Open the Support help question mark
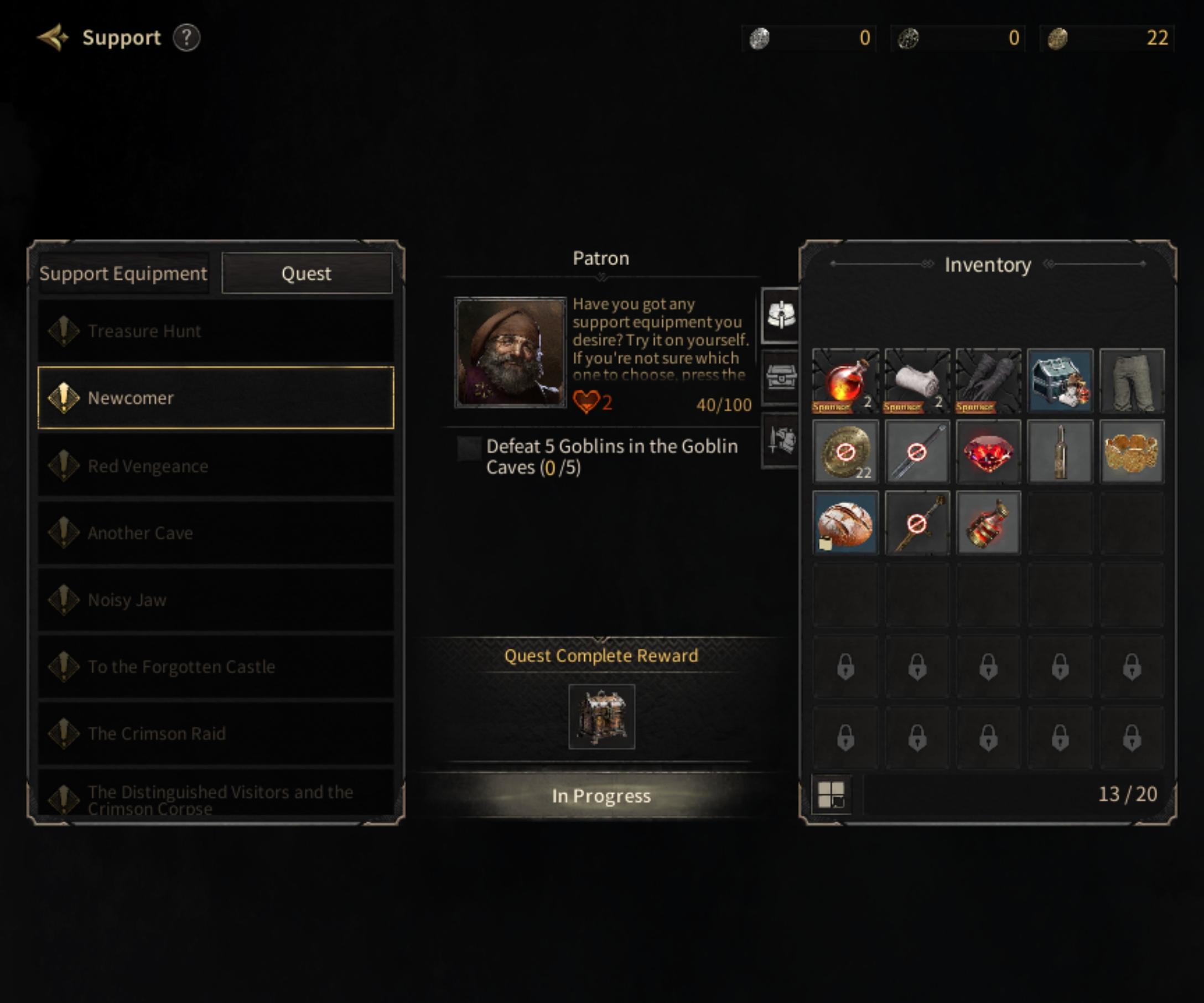 (186, 38)
